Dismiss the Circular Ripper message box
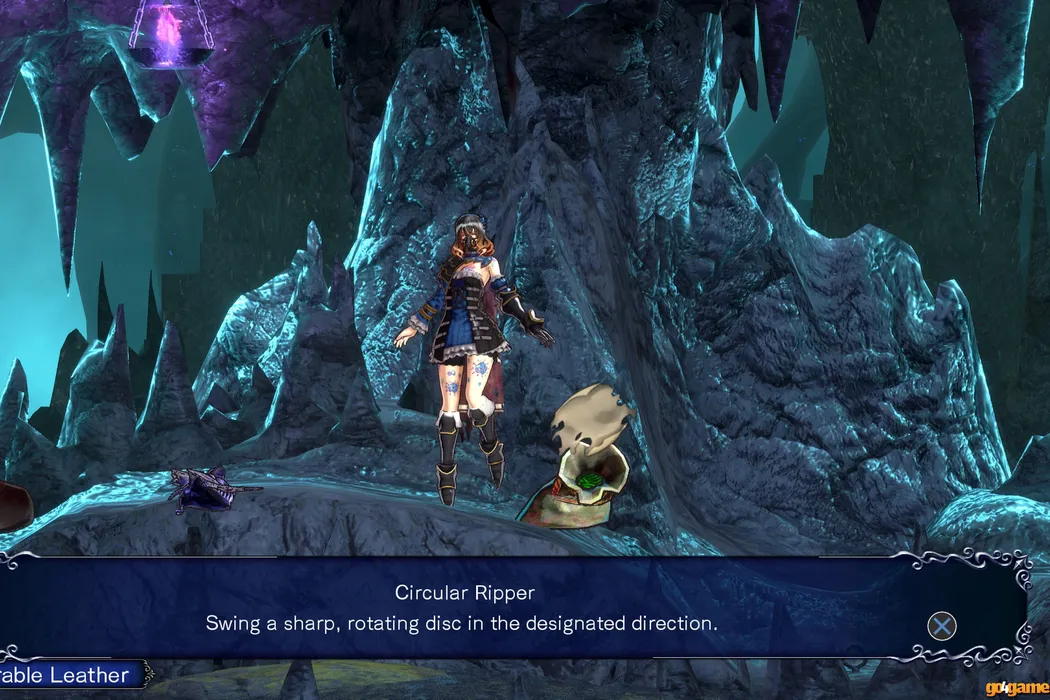The height and width of the screenshot is (700, 1050). [x=941, y=626]
